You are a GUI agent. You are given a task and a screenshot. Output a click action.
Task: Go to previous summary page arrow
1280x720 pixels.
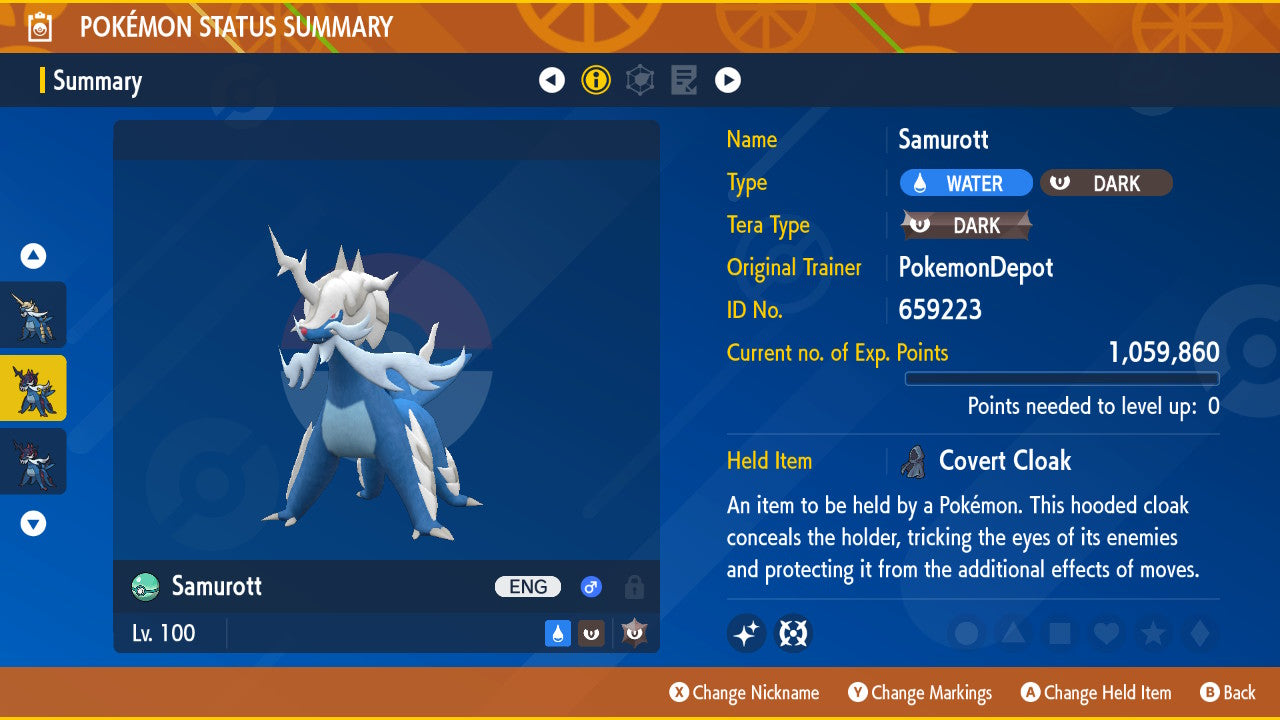552,80
